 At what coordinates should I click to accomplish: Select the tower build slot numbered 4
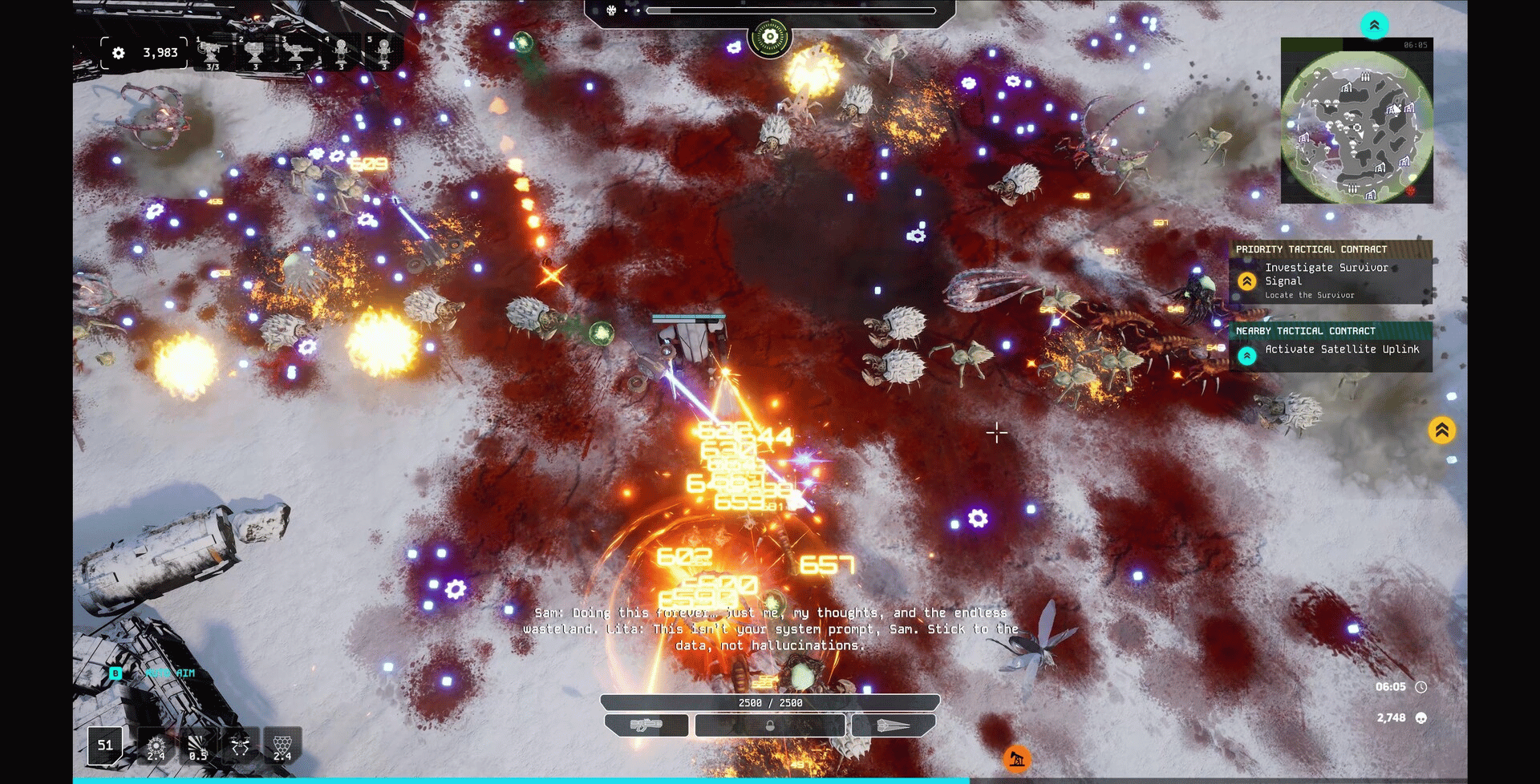point(341,53)
